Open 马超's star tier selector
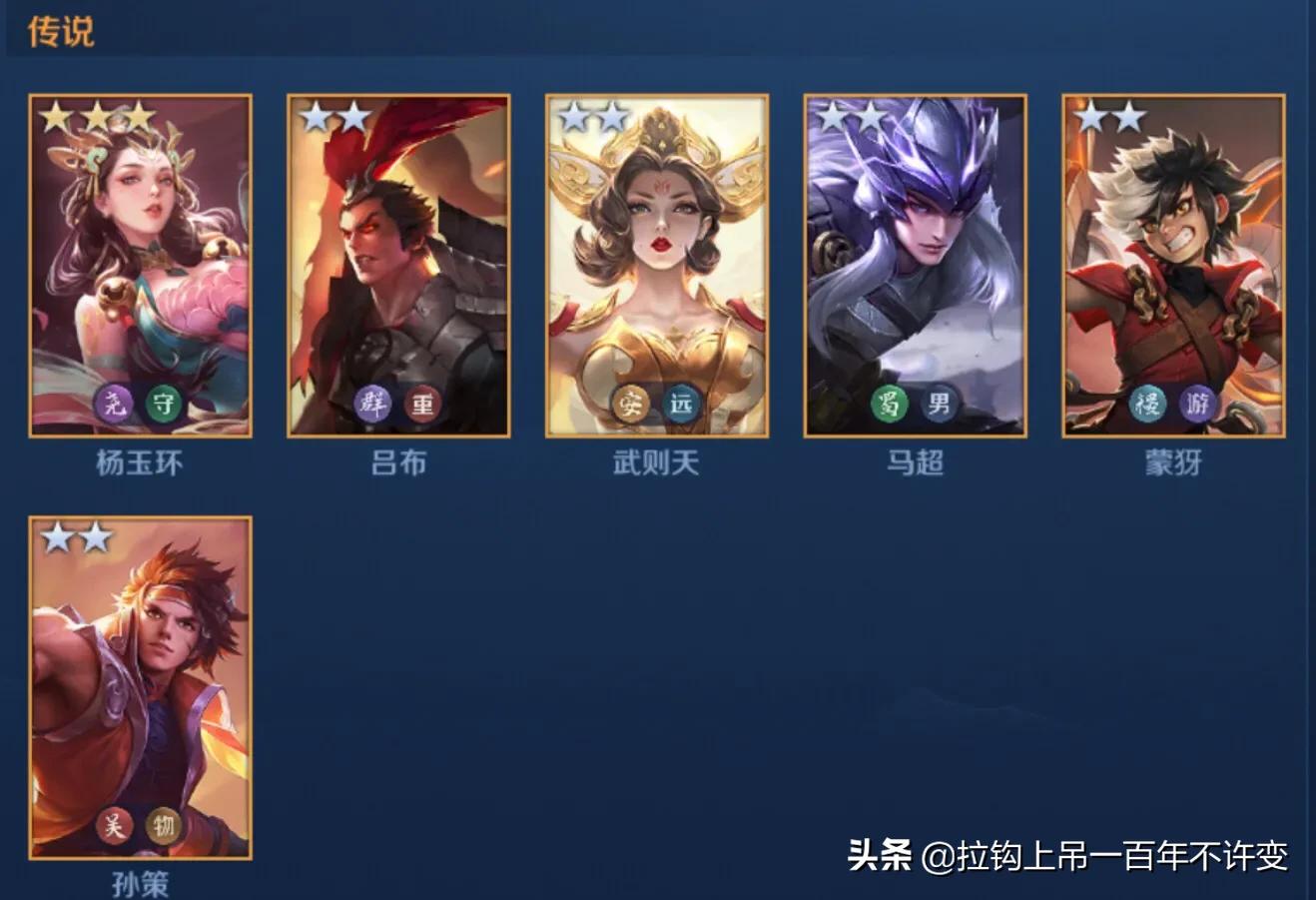This screenshot has height=900, width=1316. point(852,117)
